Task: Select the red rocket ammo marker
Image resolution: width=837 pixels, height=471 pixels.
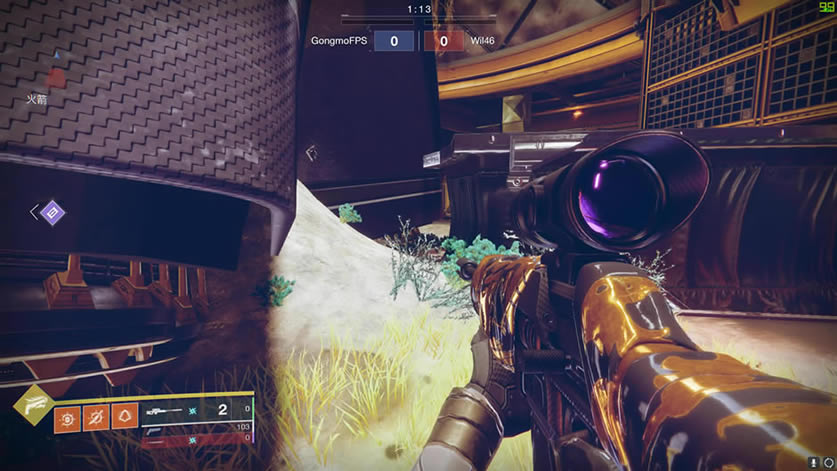Action: tap(56, 77)
